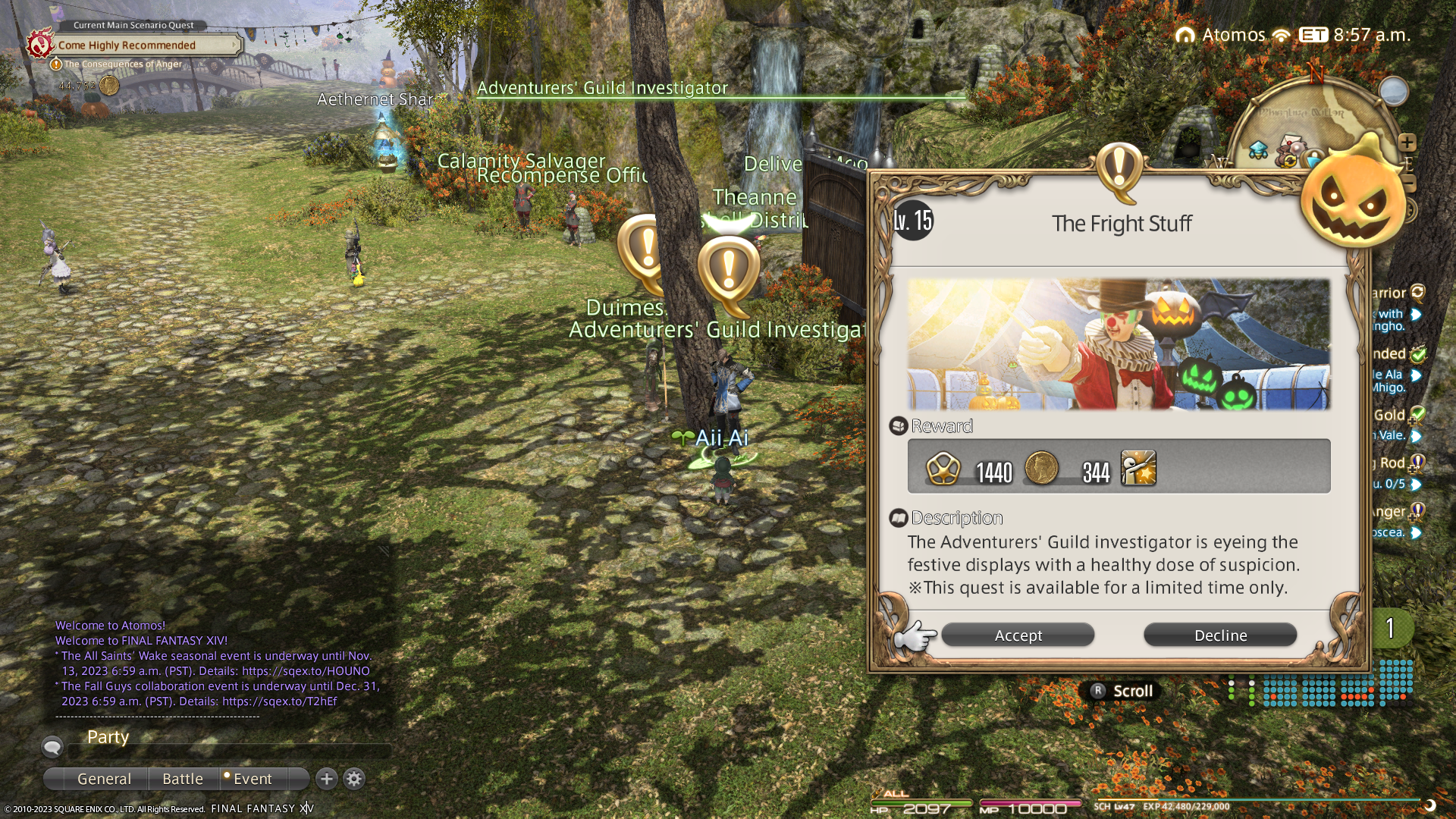1456x819 pixels.
Task: Click the chat speech bubble icon
Action: click(x=52, y=748)
